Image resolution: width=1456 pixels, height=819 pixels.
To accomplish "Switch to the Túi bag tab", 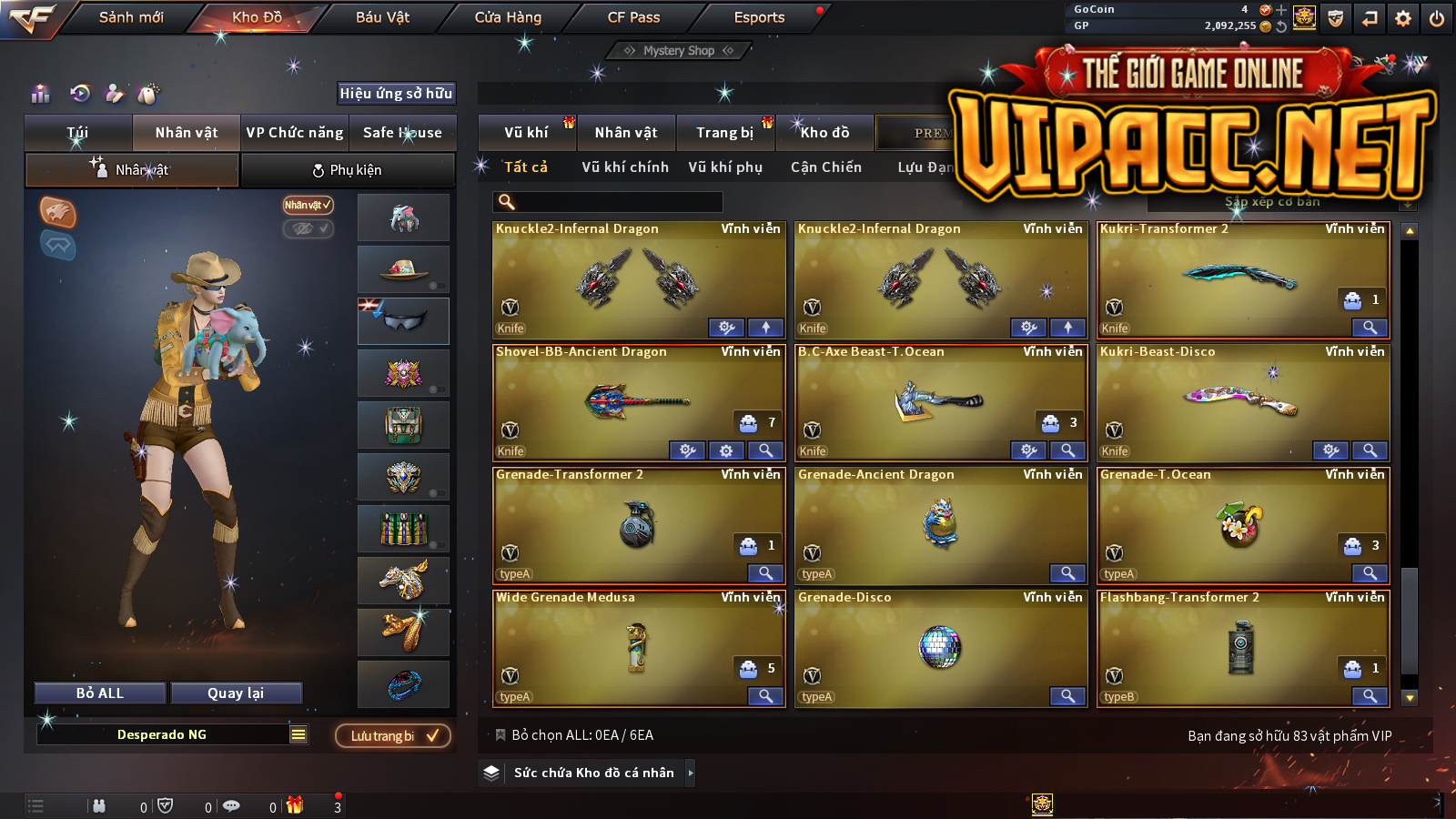I will (78, 133).
